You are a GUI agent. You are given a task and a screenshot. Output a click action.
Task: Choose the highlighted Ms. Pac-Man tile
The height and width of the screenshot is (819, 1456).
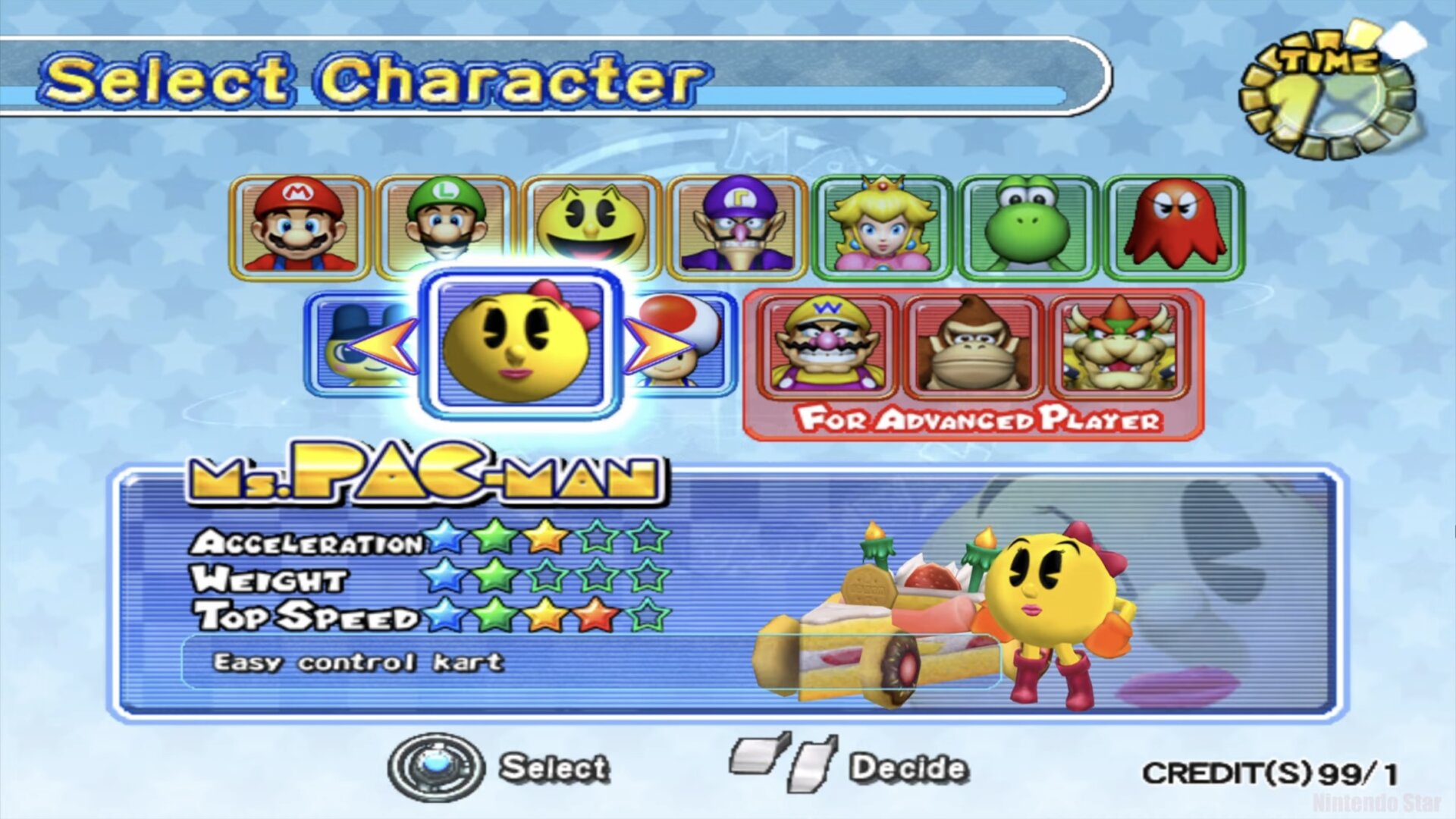click(x=520, y=344)
